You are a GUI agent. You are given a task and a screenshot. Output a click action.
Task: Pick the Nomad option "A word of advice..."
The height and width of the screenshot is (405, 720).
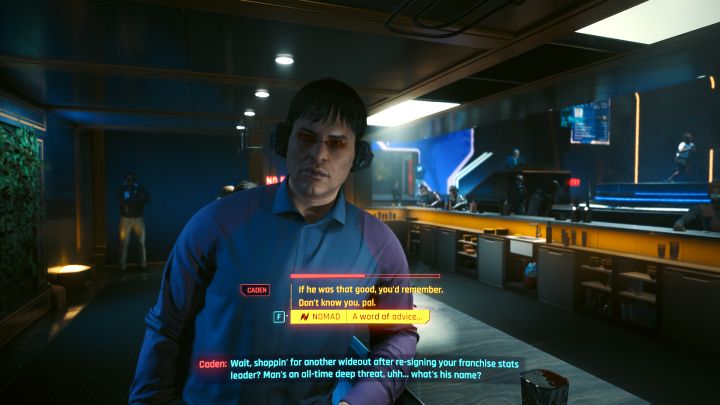tap(387, 317)
